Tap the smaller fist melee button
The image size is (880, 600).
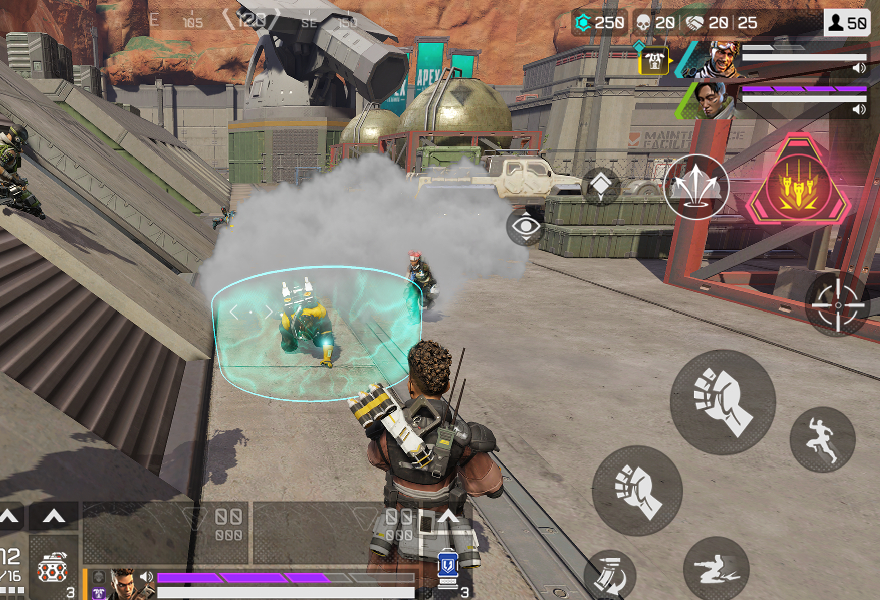pos(637,489)
